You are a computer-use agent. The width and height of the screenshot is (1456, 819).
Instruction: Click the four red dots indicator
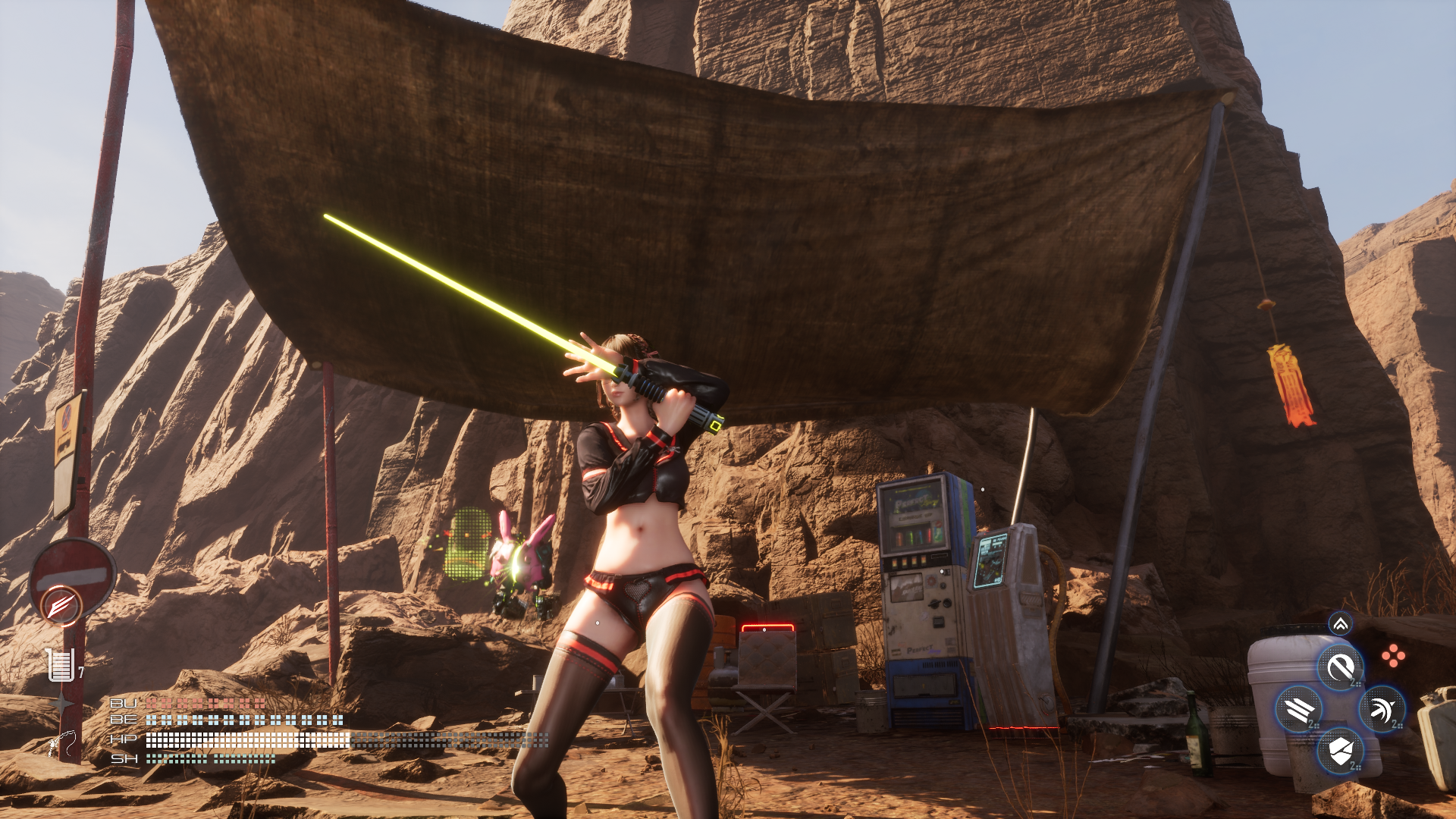[1393, 656]
